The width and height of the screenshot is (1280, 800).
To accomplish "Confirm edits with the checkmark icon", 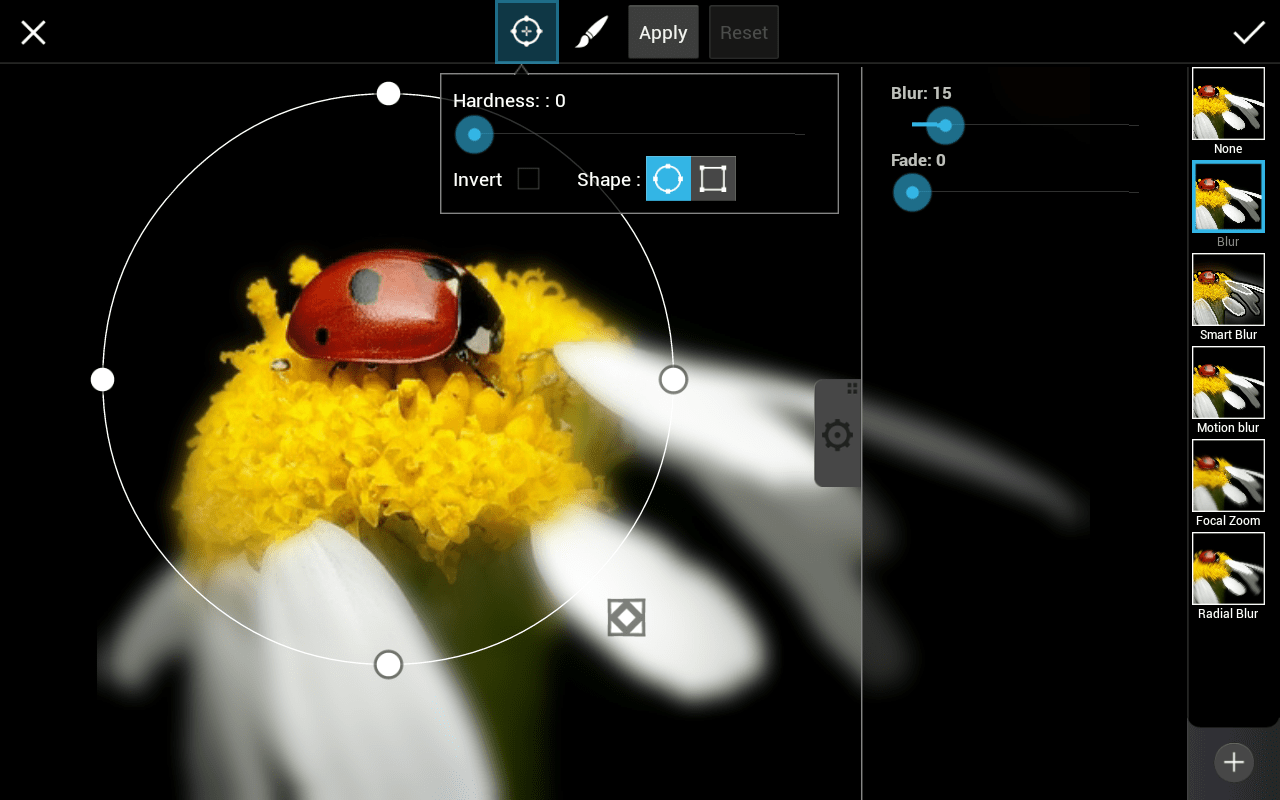I will tap(1249, 31).
